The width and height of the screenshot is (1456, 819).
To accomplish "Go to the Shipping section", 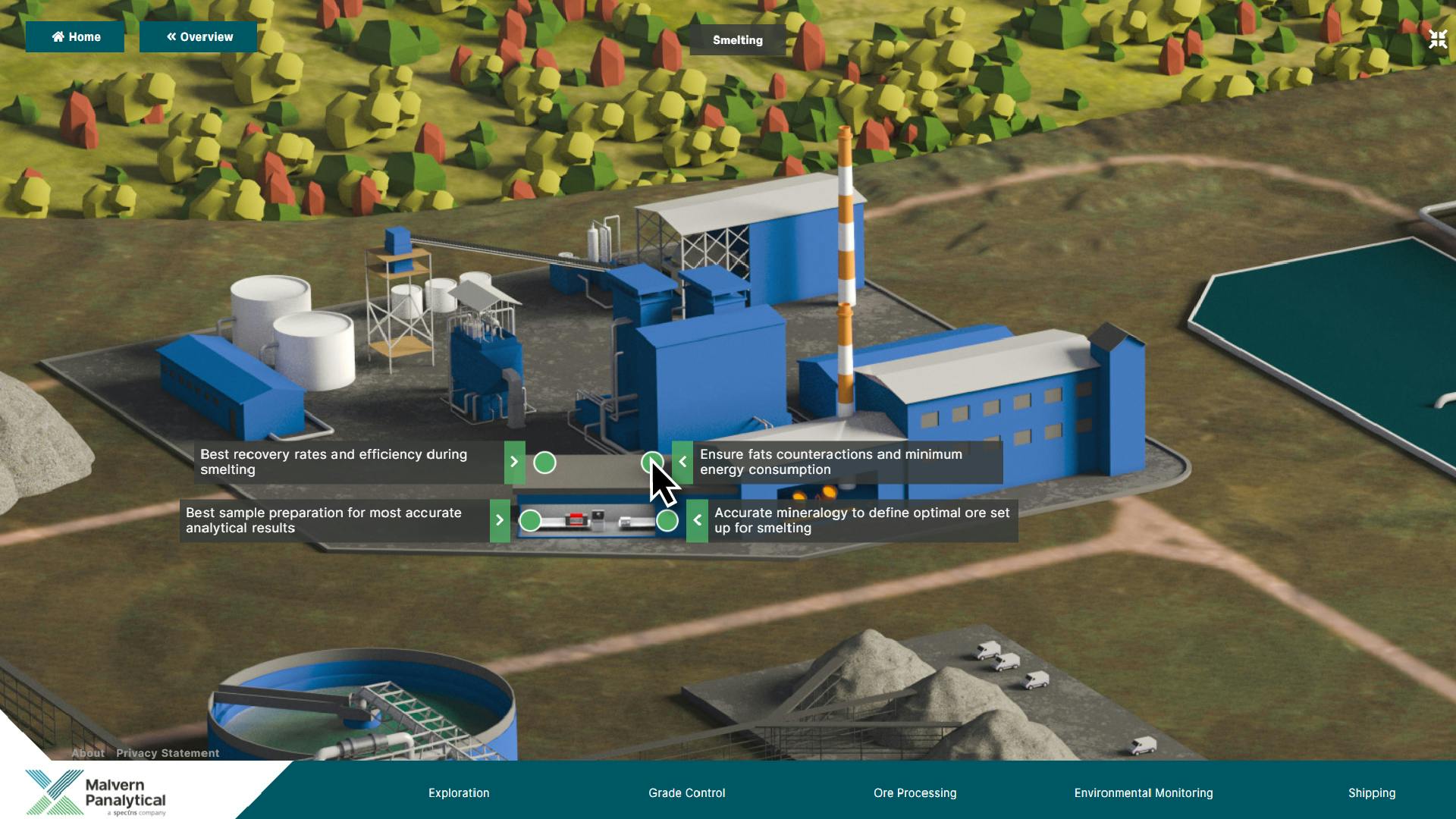I will point(1371,792).
